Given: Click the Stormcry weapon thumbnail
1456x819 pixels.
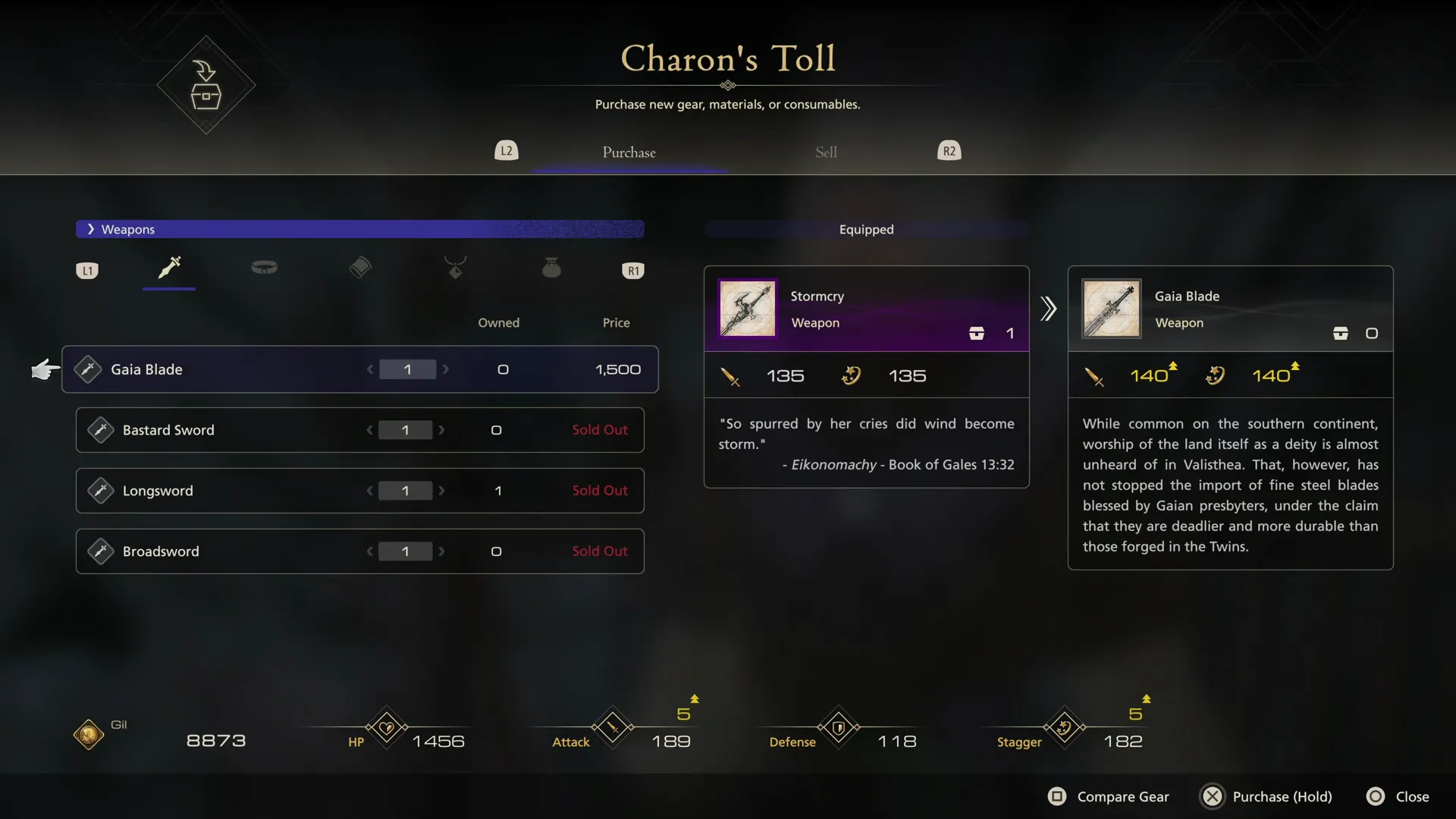Looking at the screenshot, I should coord(747,309).
